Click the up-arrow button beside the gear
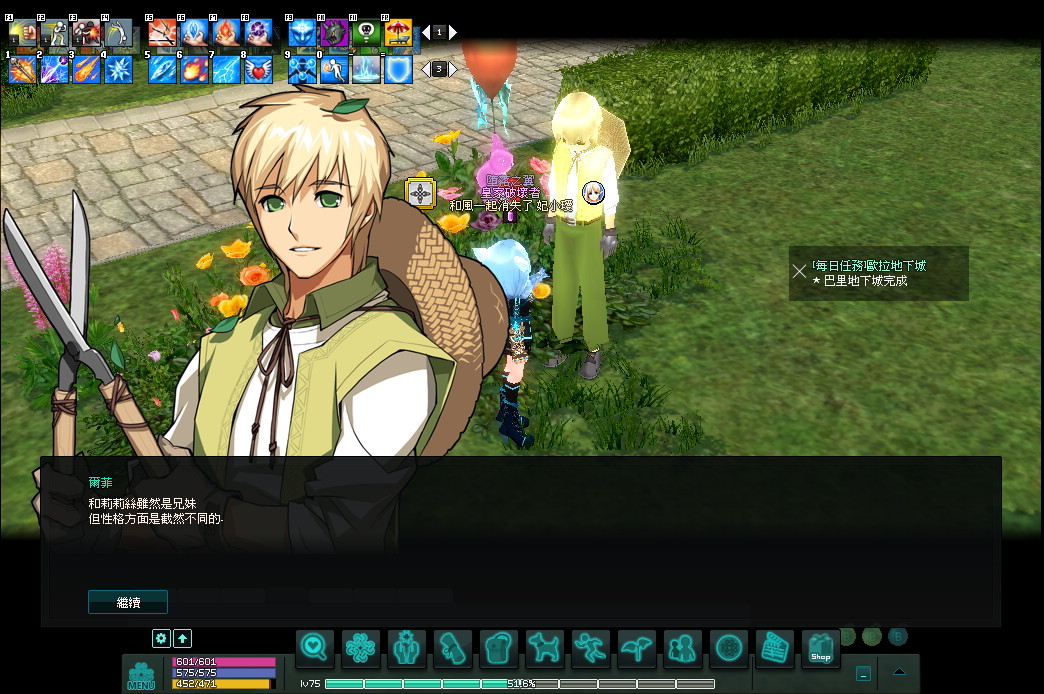Screen dimensions: 1044x694 [183, 638]
